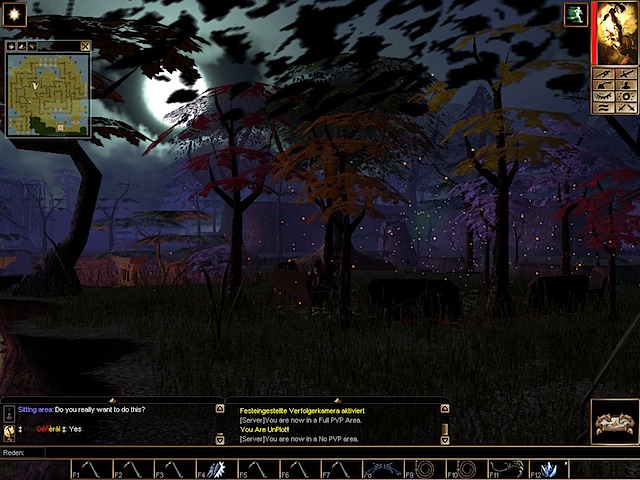This screenshot has height=480, width=640.
Task: Click the area minimap
Action: click(48, 94)
